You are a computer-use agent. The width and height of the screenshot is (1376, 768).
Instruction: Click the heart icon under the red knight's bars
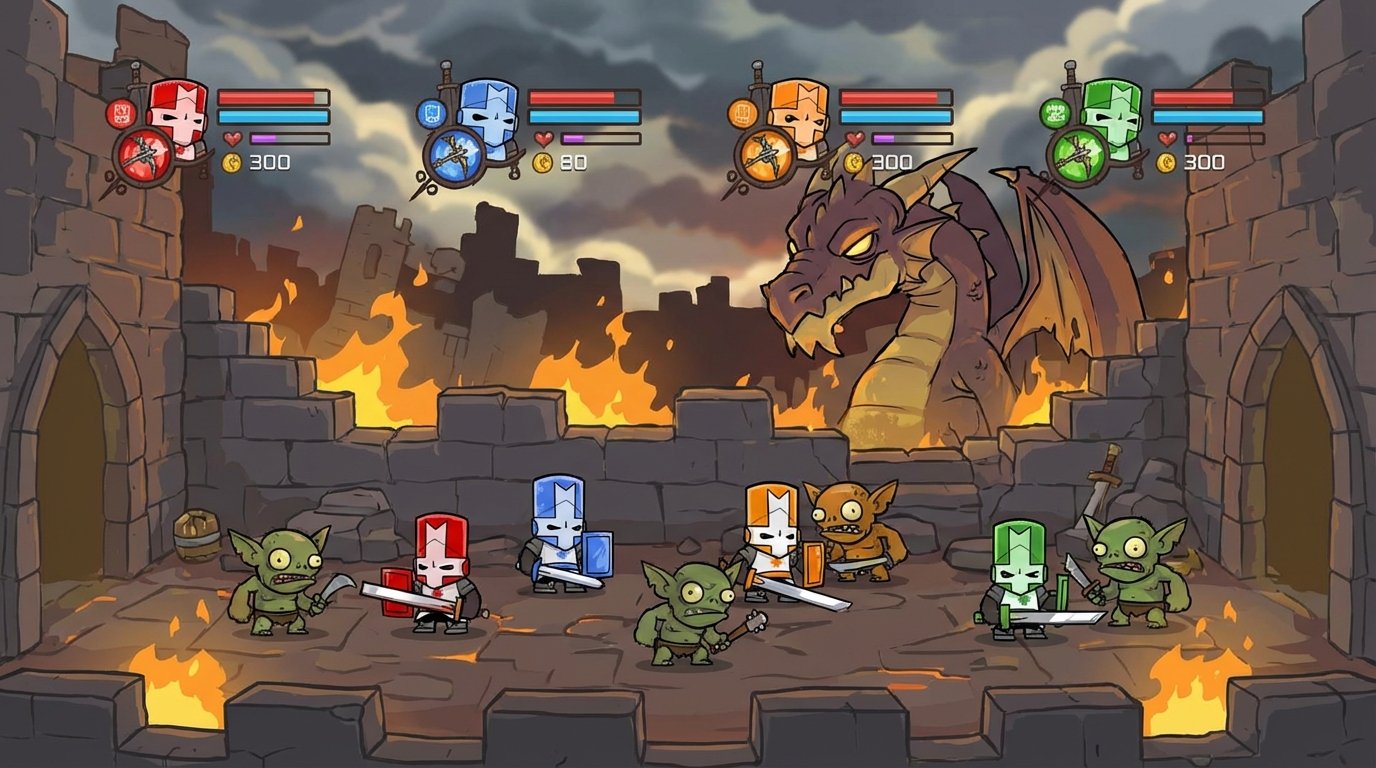pos(232,138)
